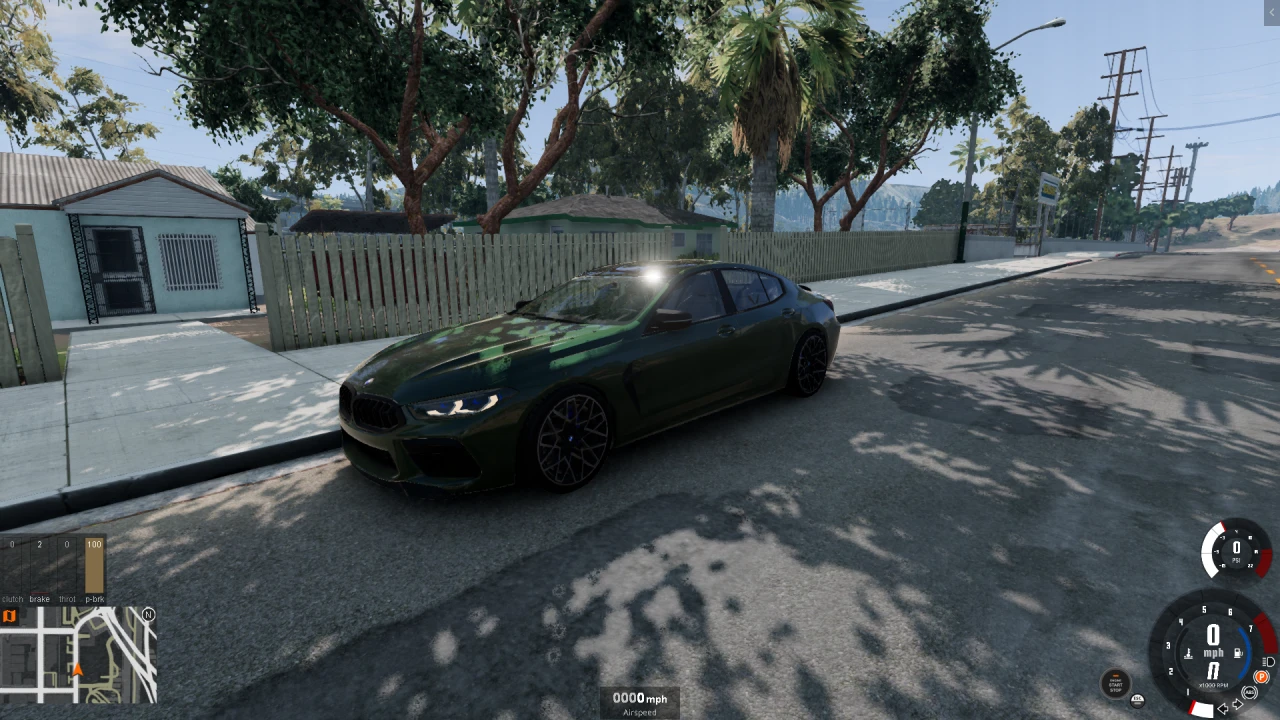The image size is (1280, 720).
Task: Click the ABS indicator icon
Action: [x=1250, y=693]
